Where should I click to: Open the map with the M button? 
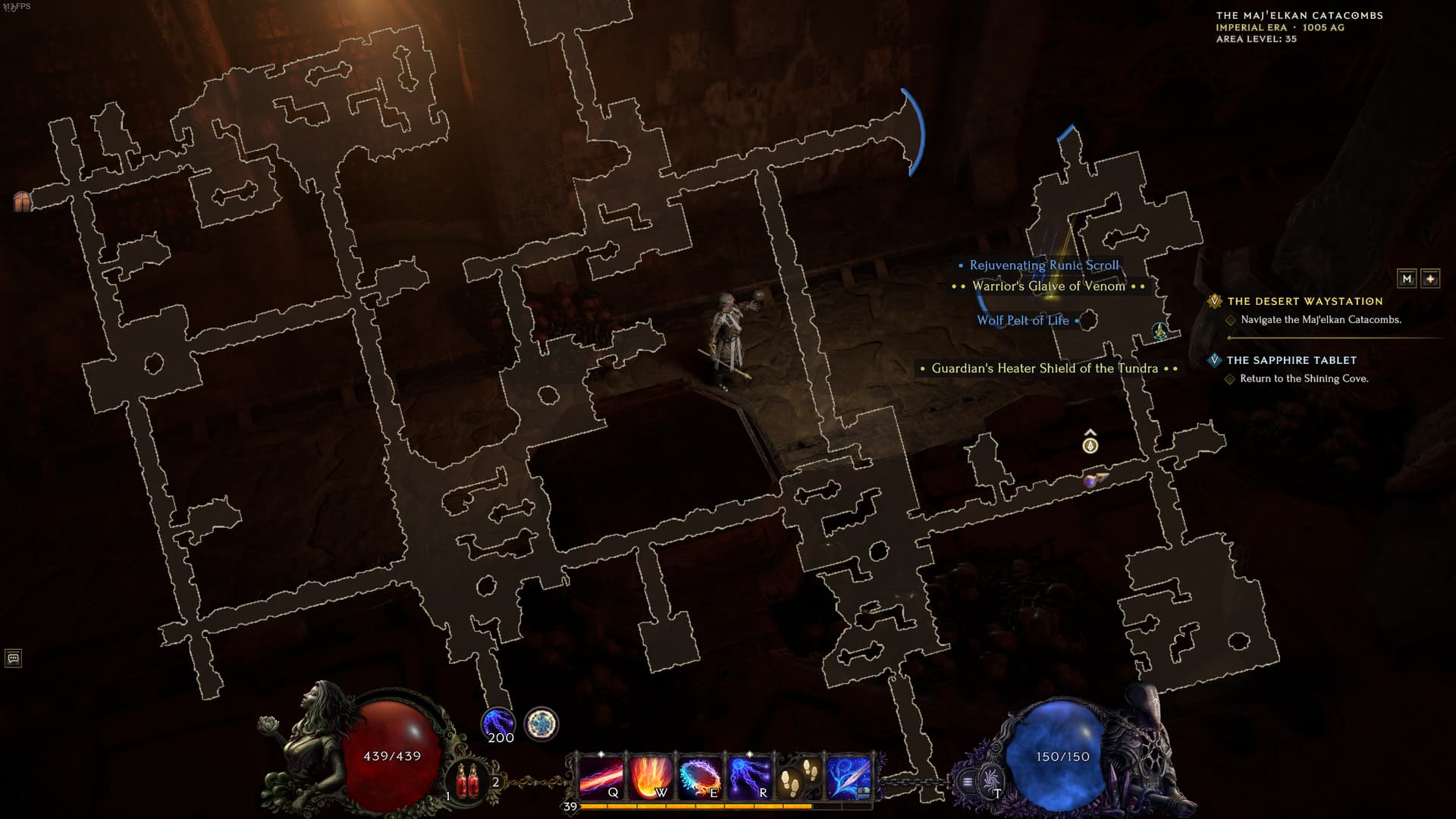pos(1407,279)
